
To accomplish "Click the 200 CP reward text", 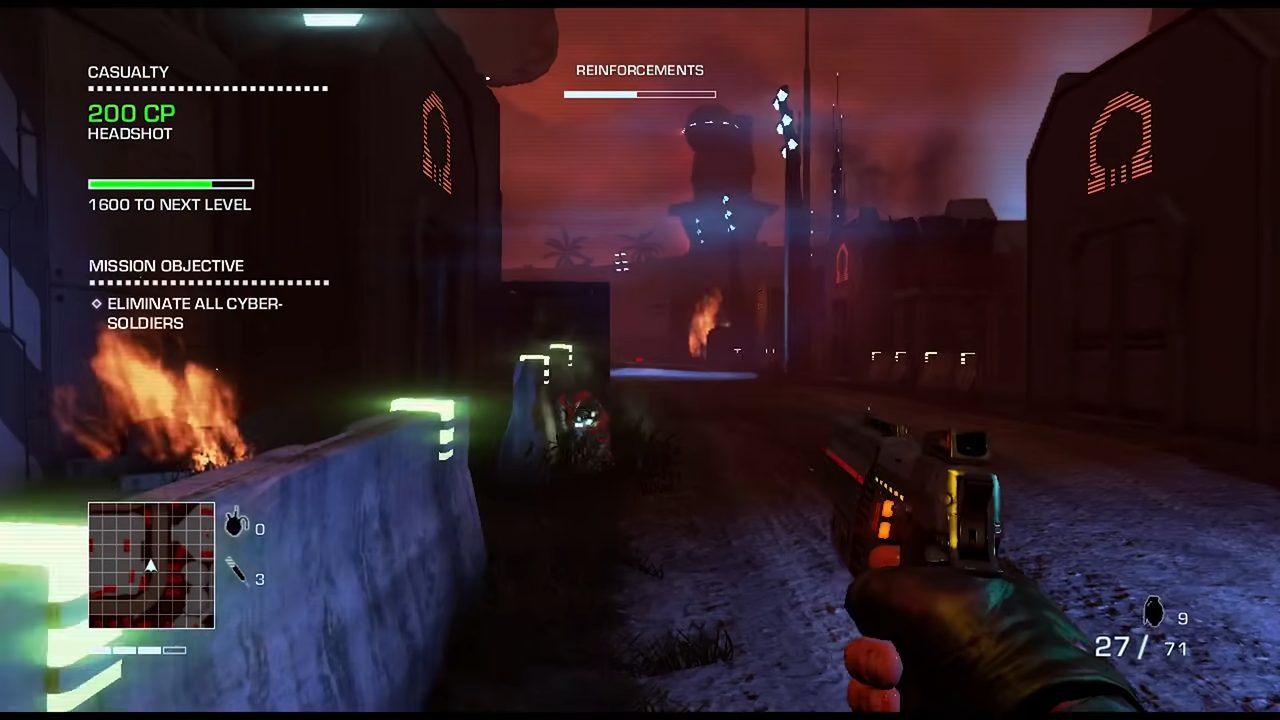I will pos(131,113).
